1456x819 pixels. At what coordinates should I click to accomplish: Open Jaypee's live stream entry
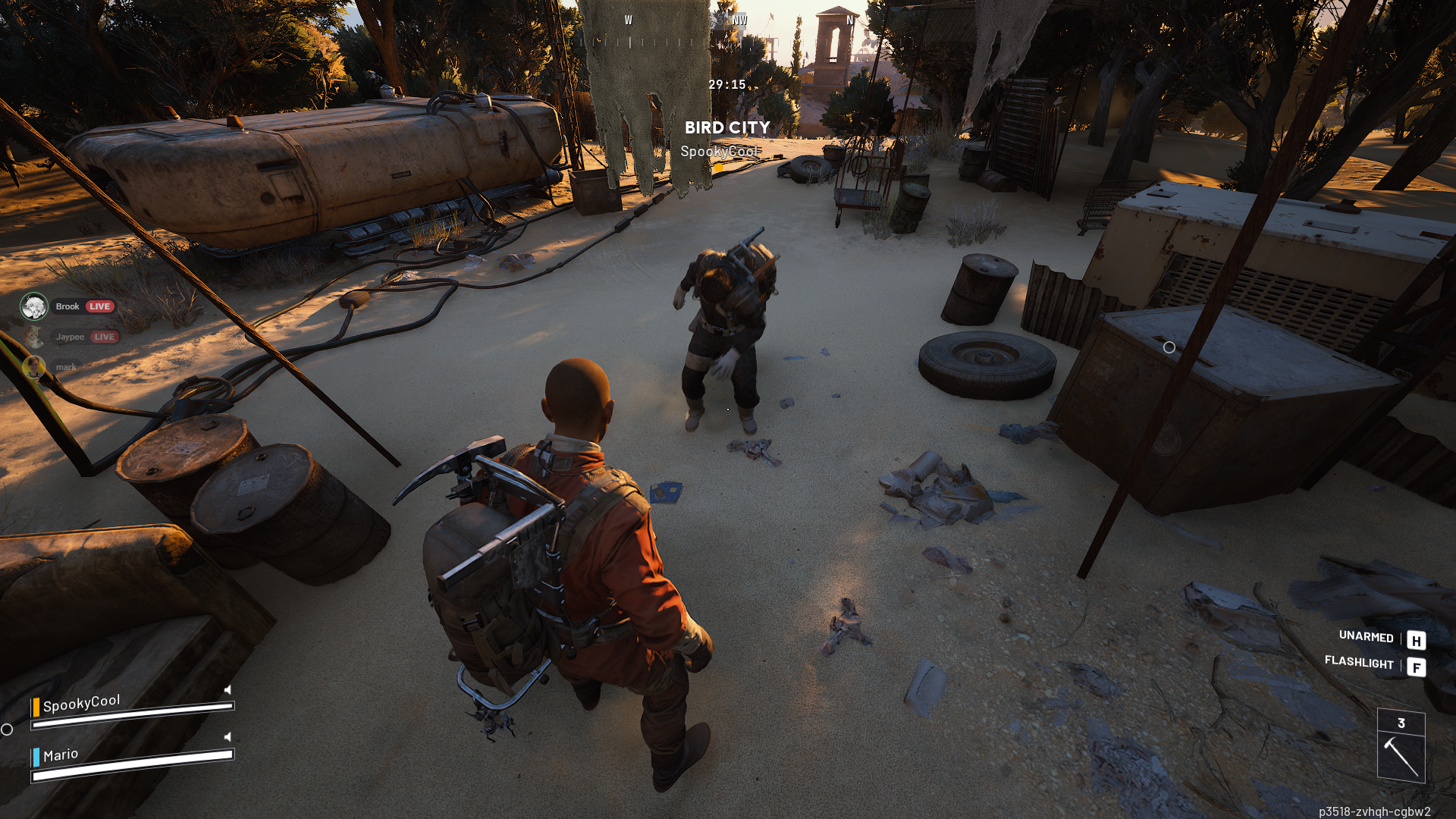tap(71, 337)
